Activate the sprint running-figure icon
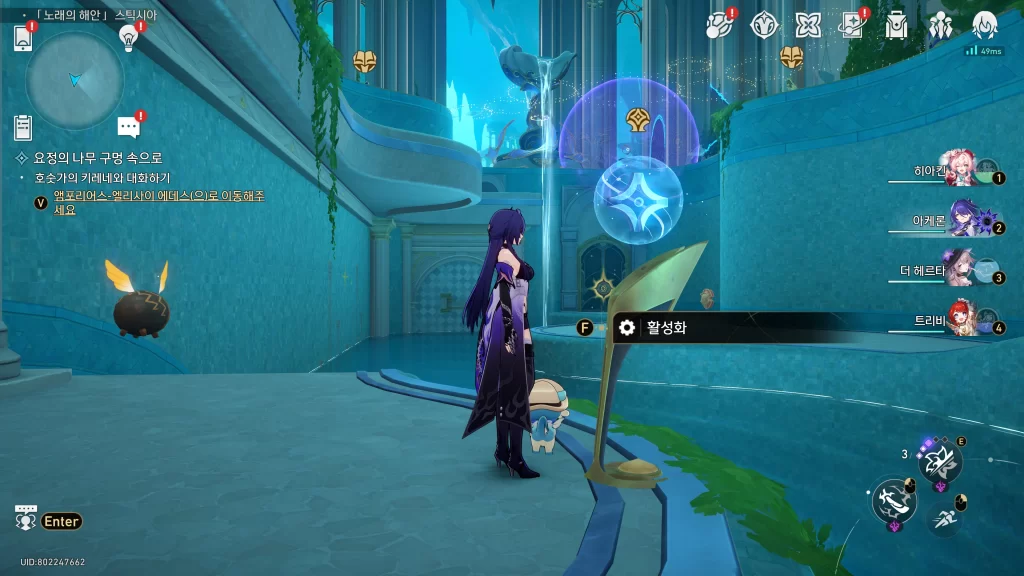This screenshot has width=1024, height=576. pyautogui.click(x=943, y=518)
